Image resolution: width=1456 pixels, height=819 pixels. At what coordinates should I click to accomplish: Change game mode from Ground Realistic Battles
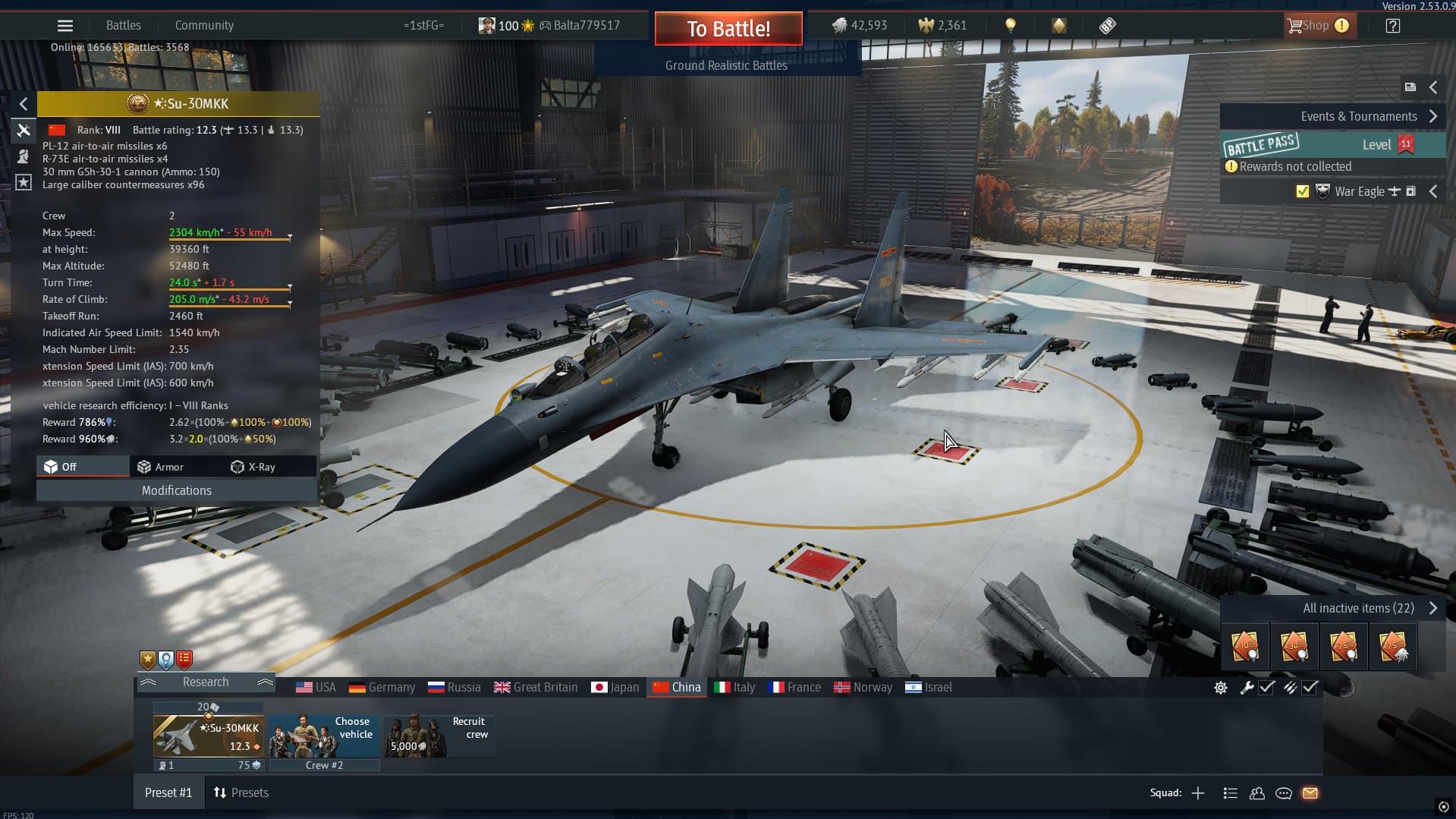click(x=726, y=66)
